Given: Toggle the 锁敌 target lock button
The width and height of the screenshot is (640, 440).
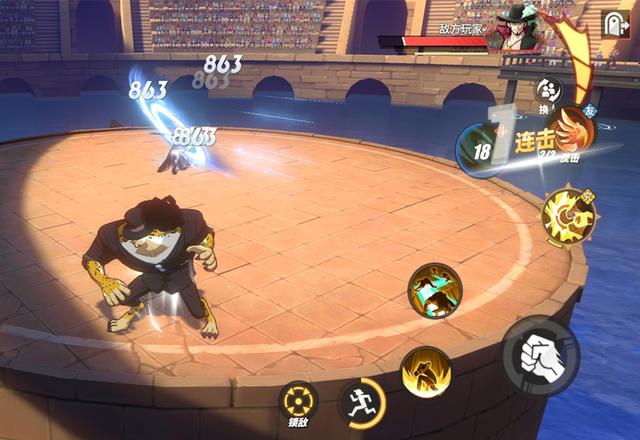Looking at the screenshot, I should (298, 403).
